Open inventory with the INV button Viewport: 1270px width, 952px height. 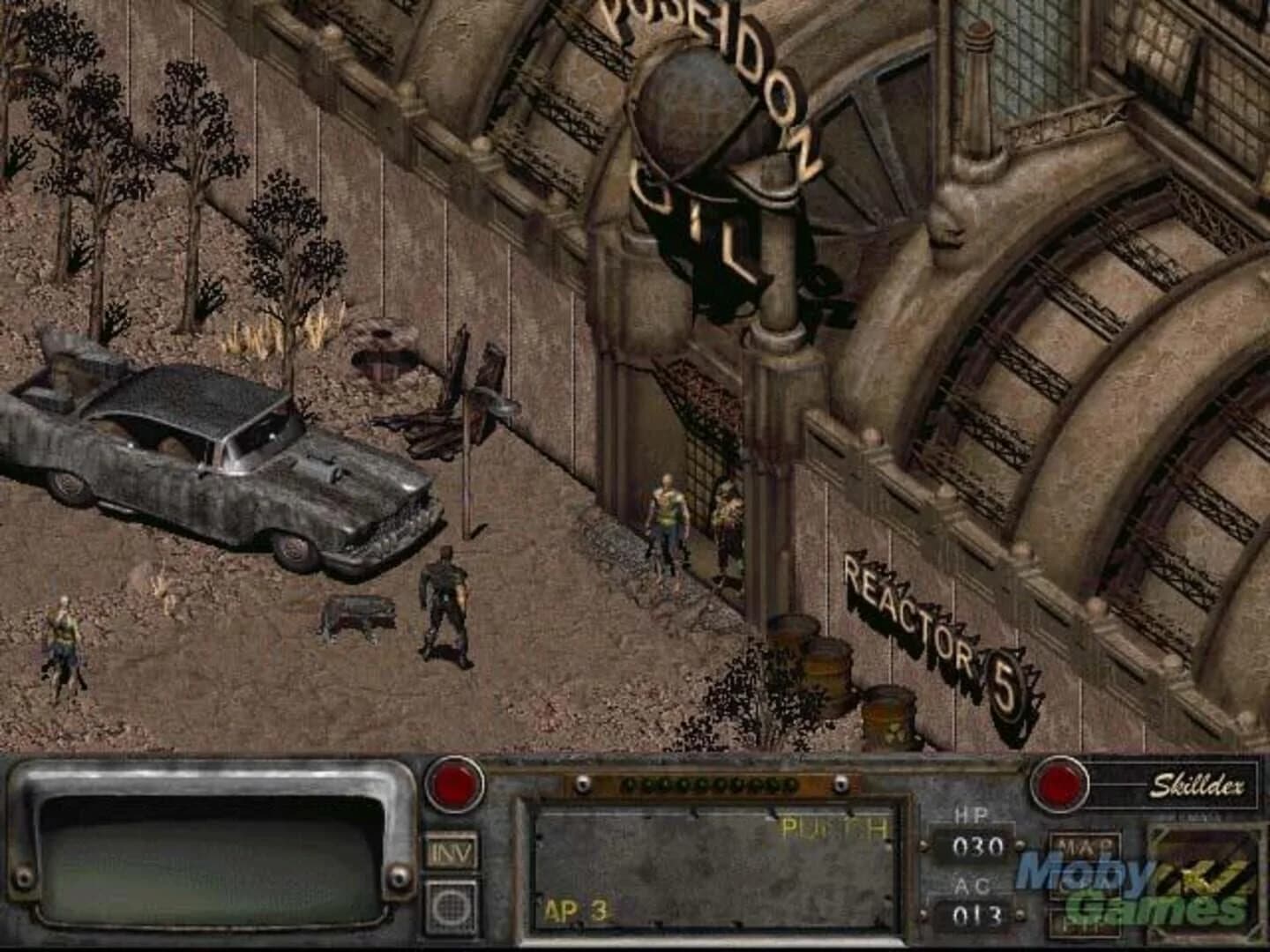451,852
